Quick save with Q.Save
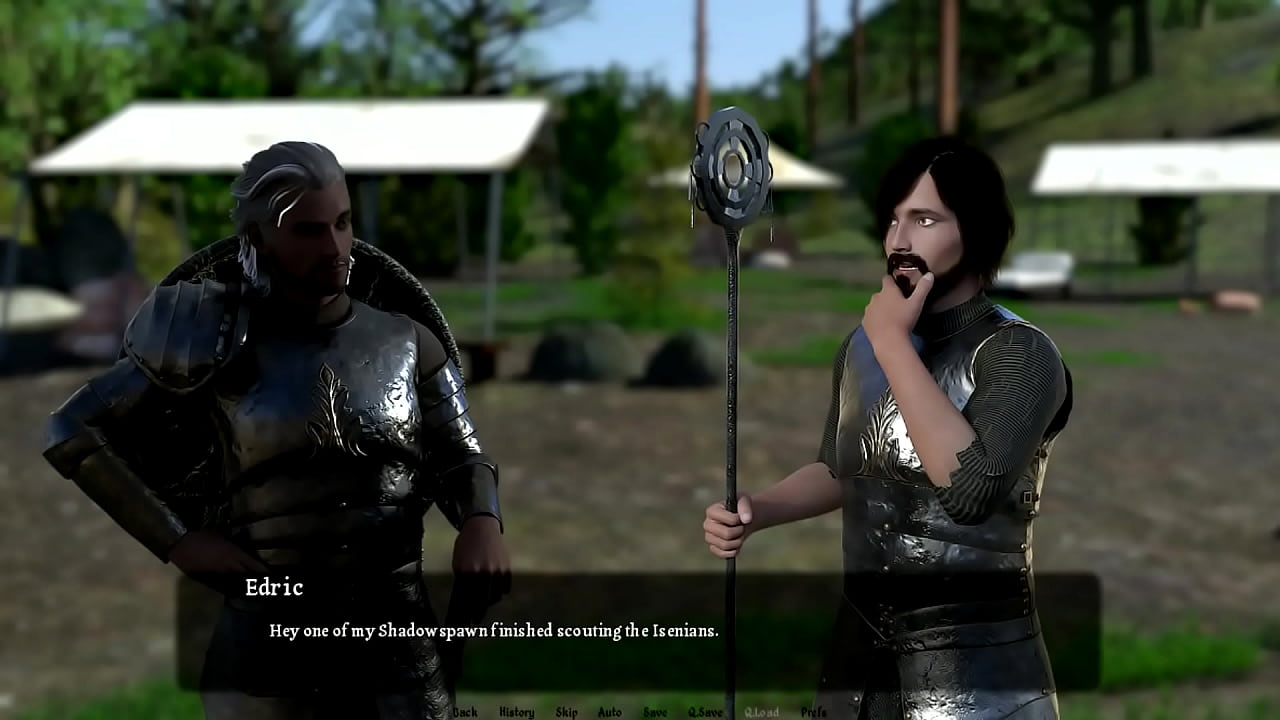1280x720 pixels. (705, 712)
